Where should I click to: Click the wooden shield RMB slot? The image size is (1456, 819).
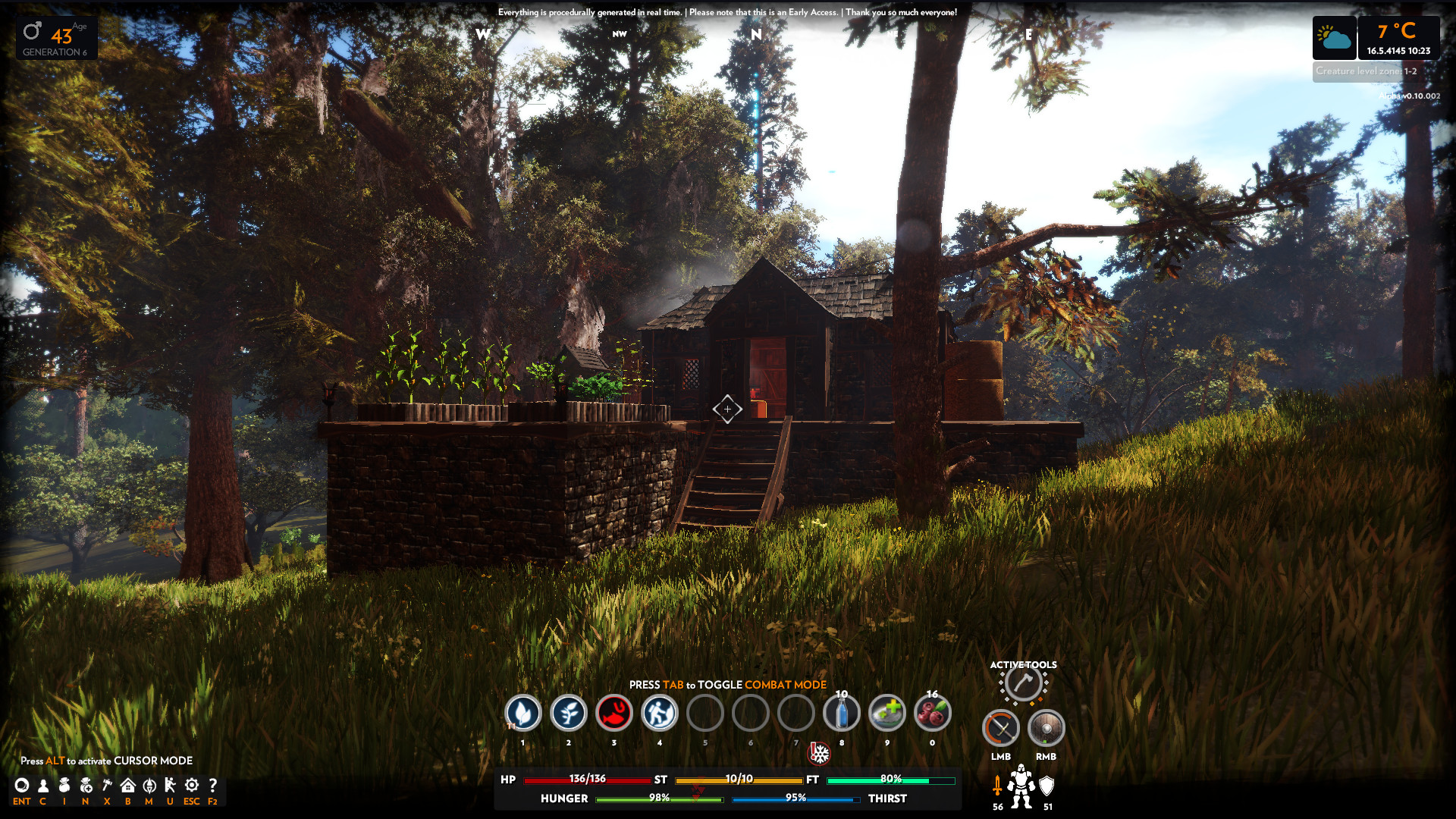(x=1046, y=729)
